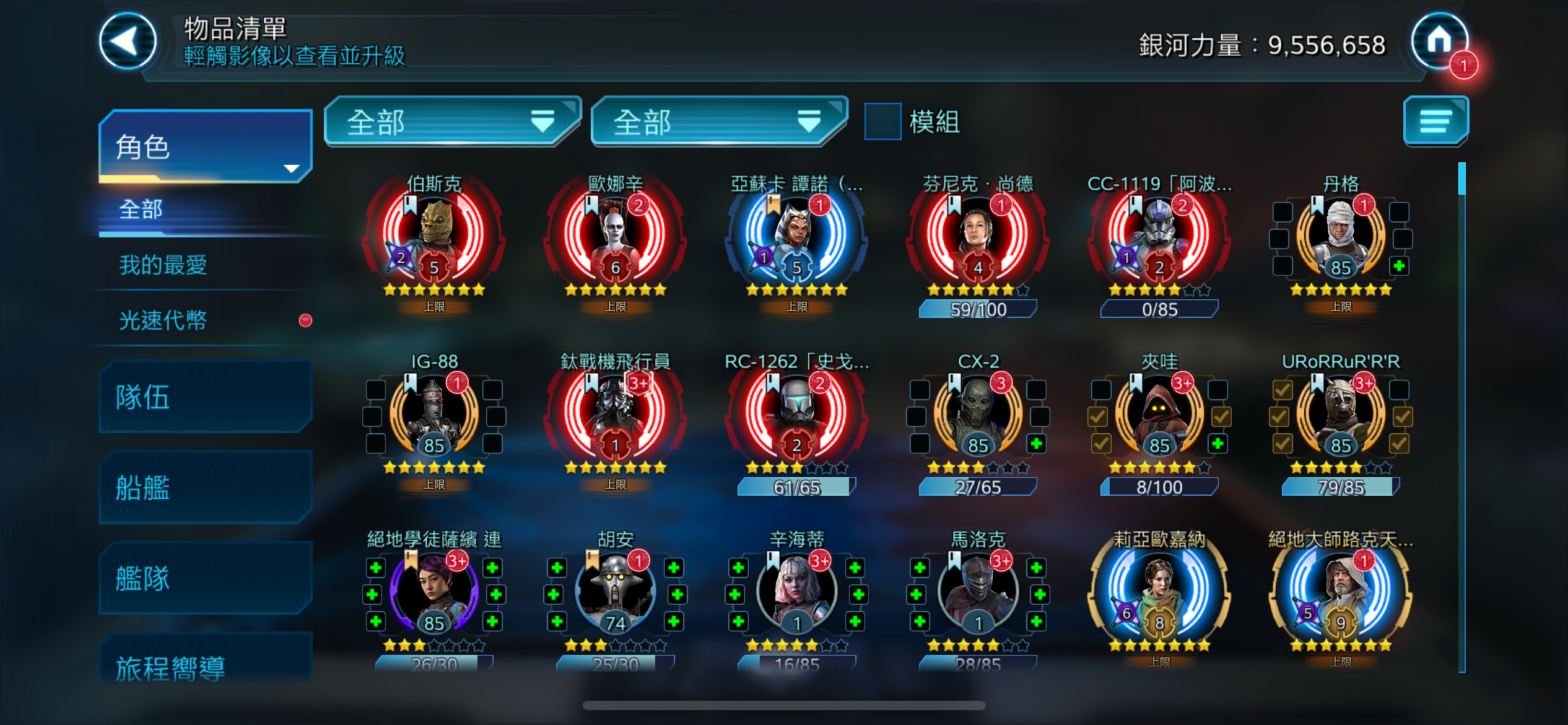Open the 船艦 ships section
Screen dimensions: 1568x725
point(205,488)
